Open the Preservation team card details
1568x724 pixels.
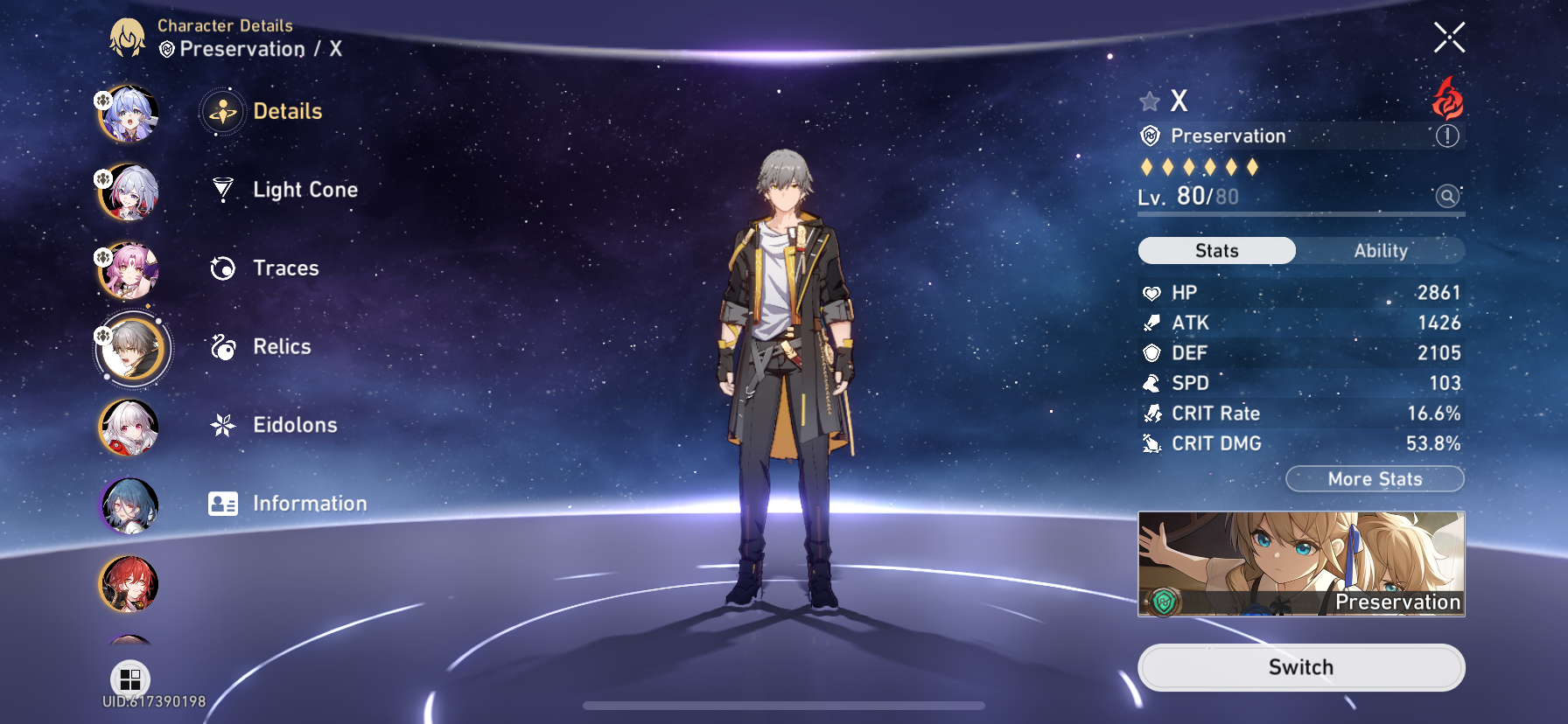coord(1300,564)
